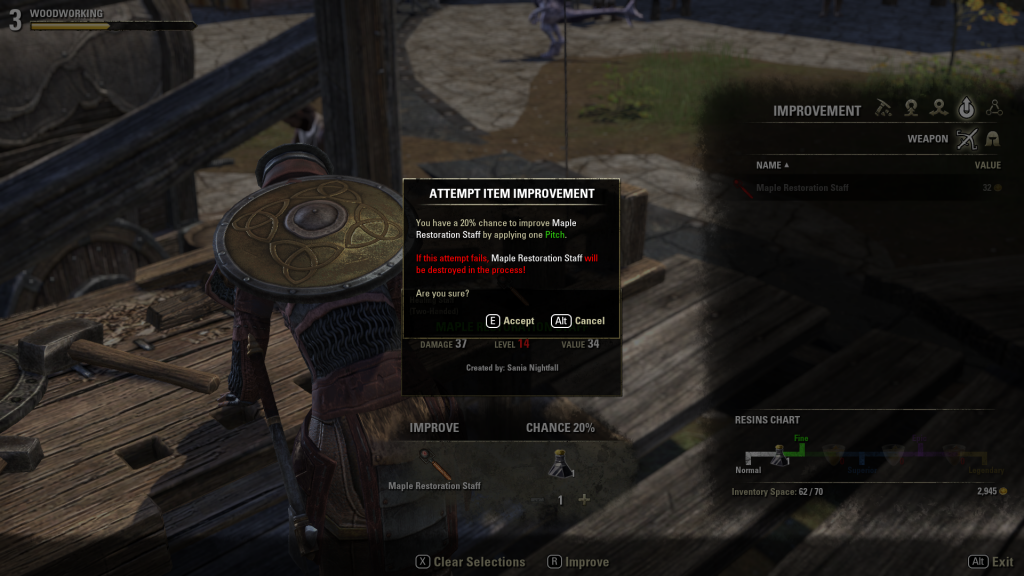Sort the item list by Value
This screenshot has height=576, width=1024.
tap(987, 165)
